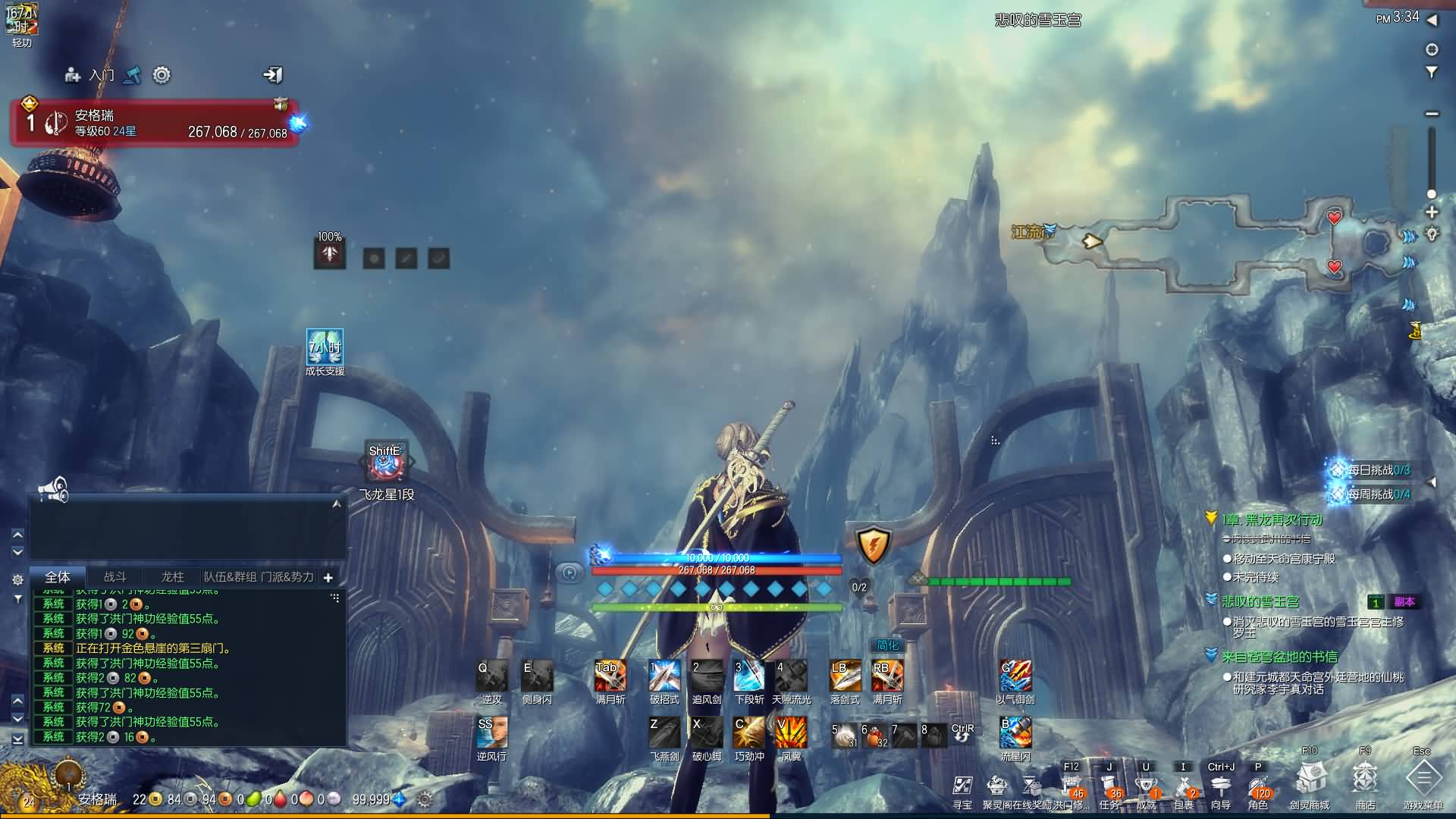Activate the 巧劲冲 skill
This screenshot has height=819, width=1456.
(x=749, y=733)
